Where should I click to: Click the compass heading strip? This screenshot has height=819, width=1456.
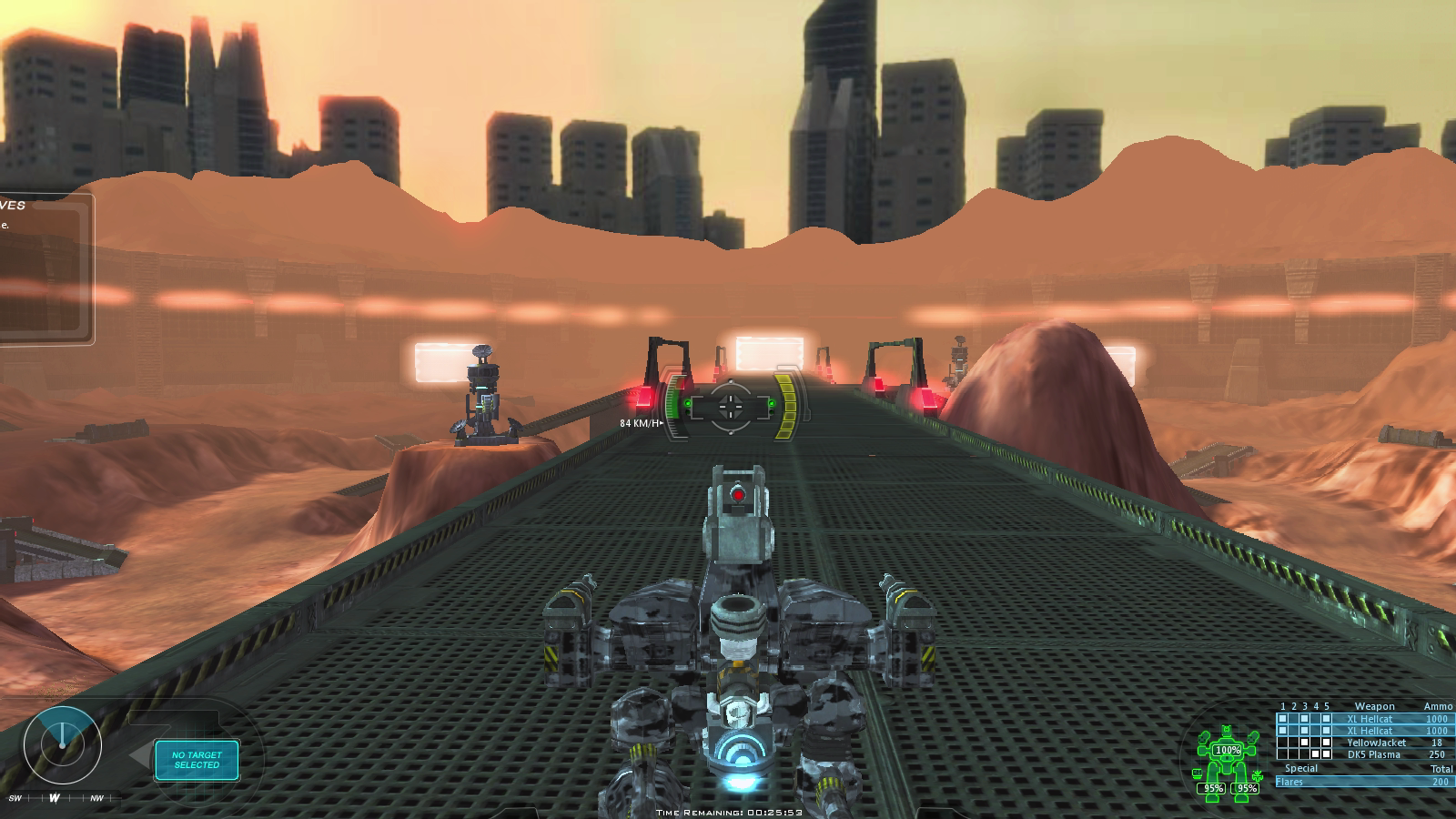point(55,799)
